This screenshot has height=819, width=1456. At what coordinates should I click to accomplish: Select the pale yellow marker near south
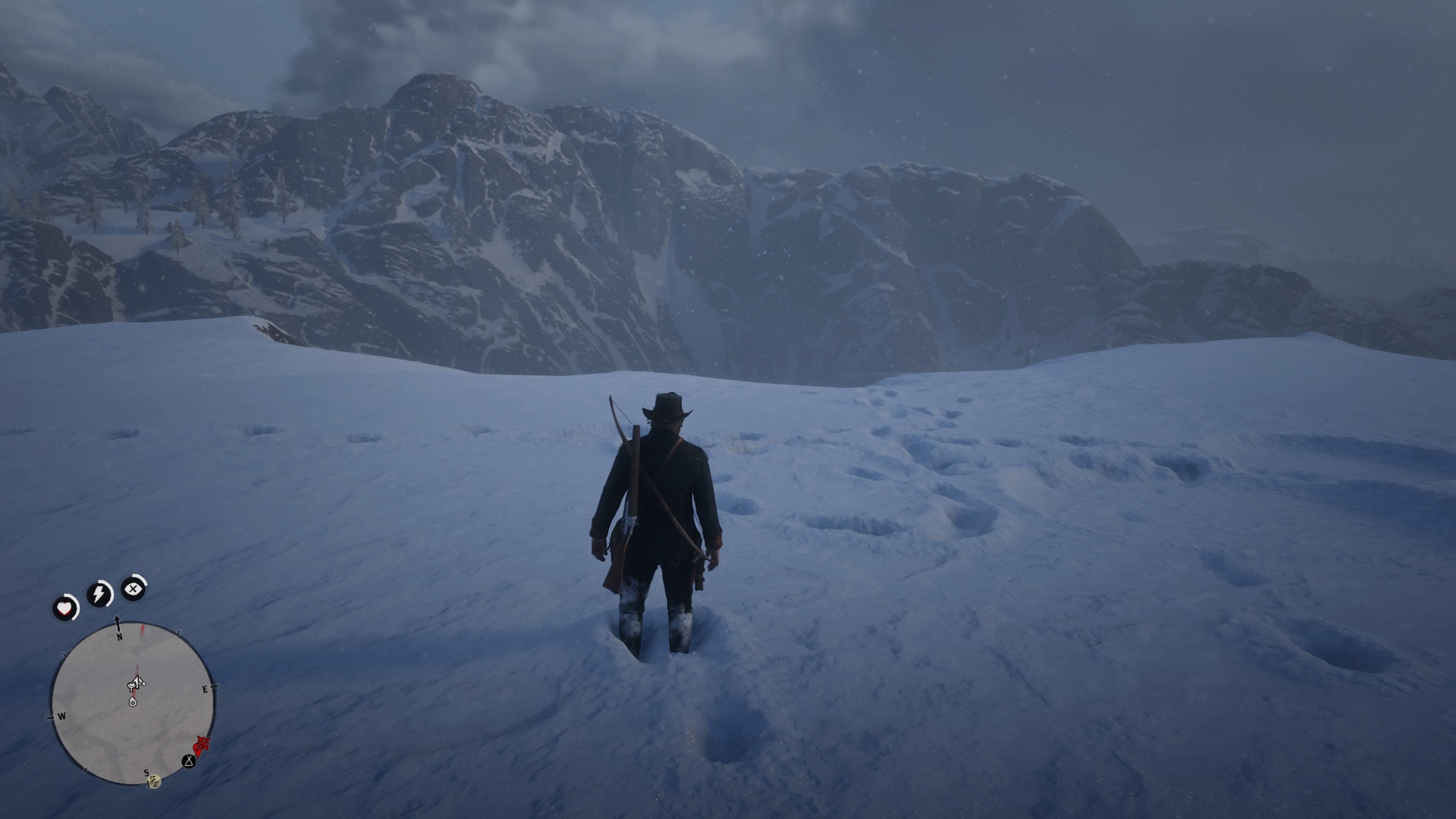154,780
